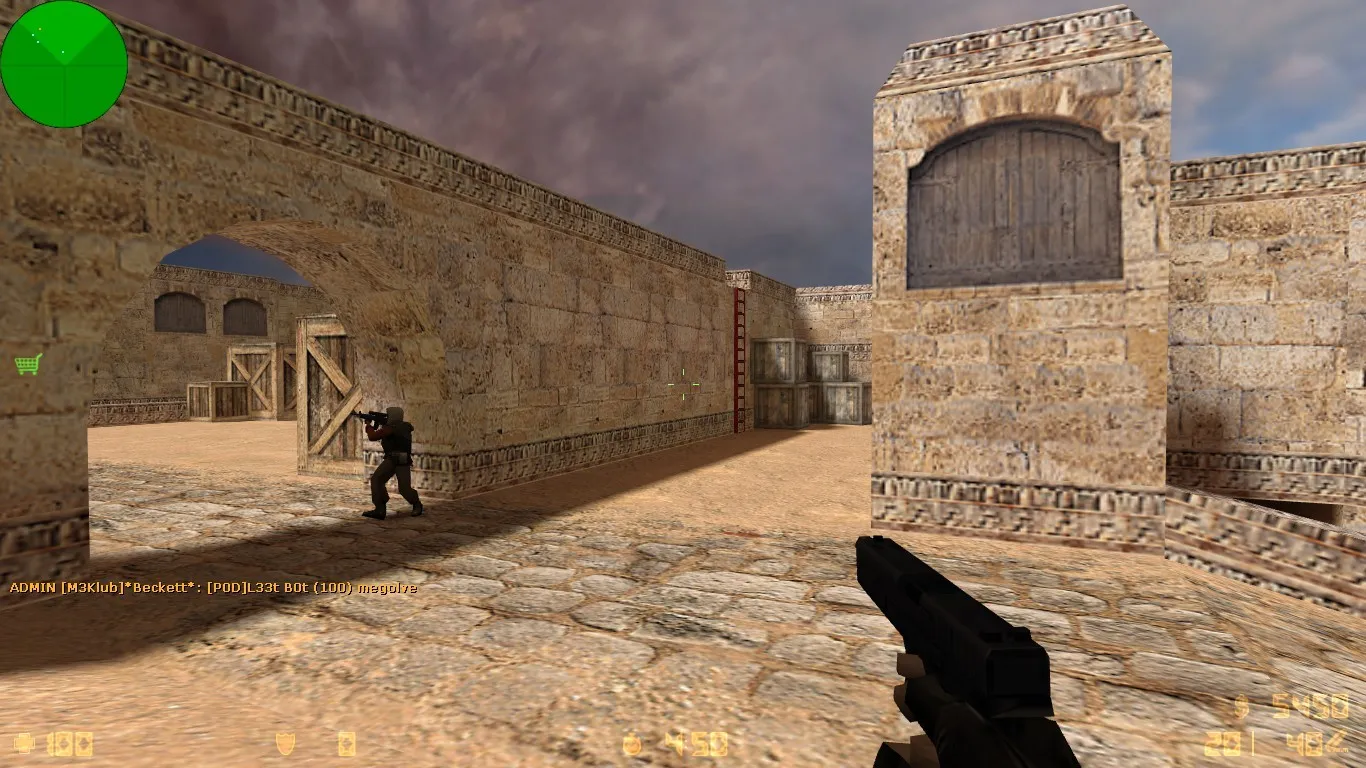1366x768 pixels.
Task: Click the money amount 5450 display
Action: [1308, 706]
